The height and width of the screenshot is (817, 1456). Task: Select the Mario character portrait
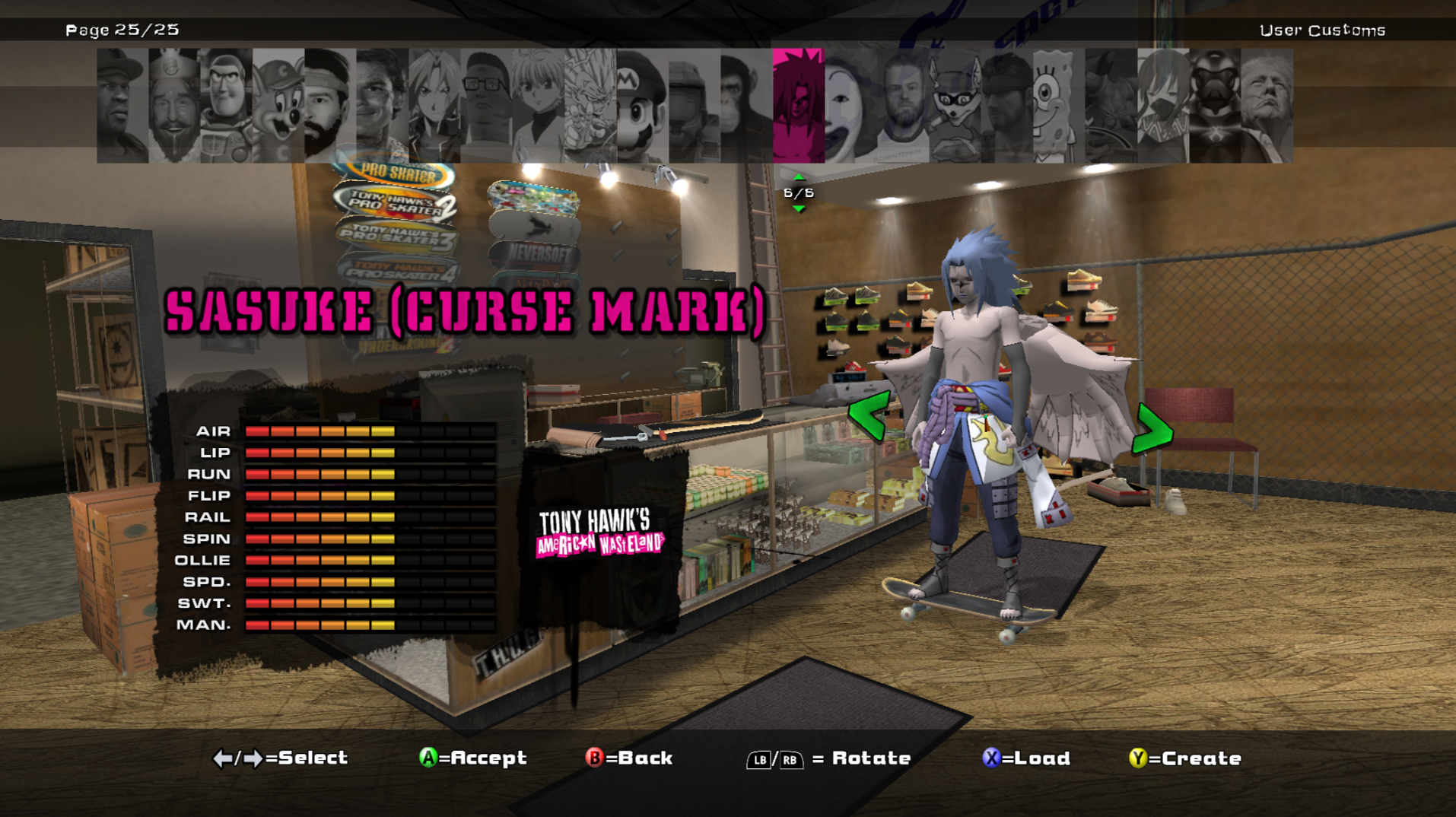click(642, 105)
